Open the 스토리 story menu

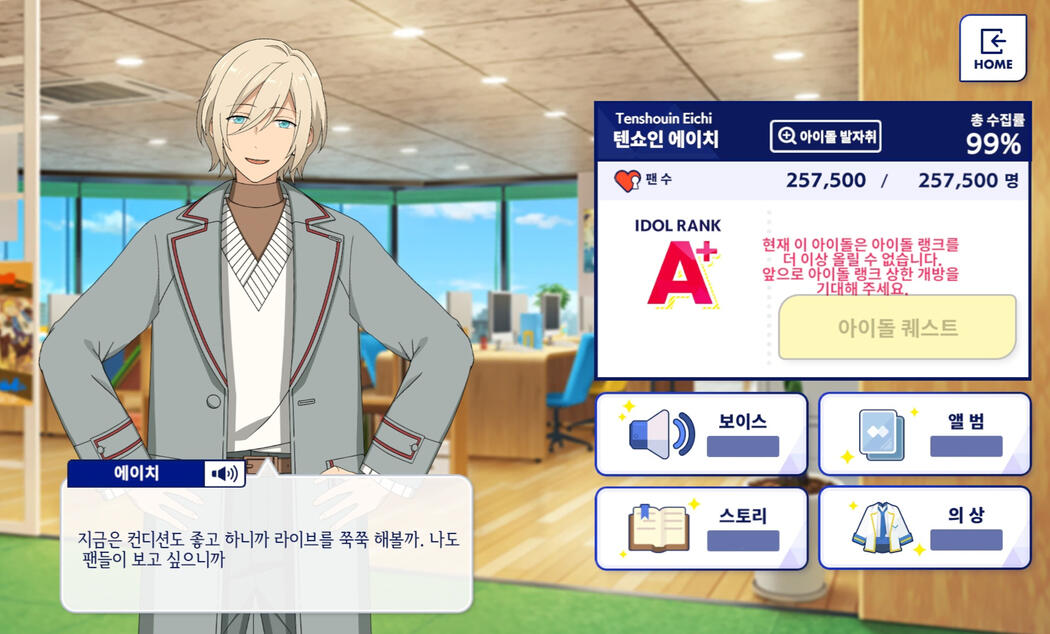(x=701, y=528)
